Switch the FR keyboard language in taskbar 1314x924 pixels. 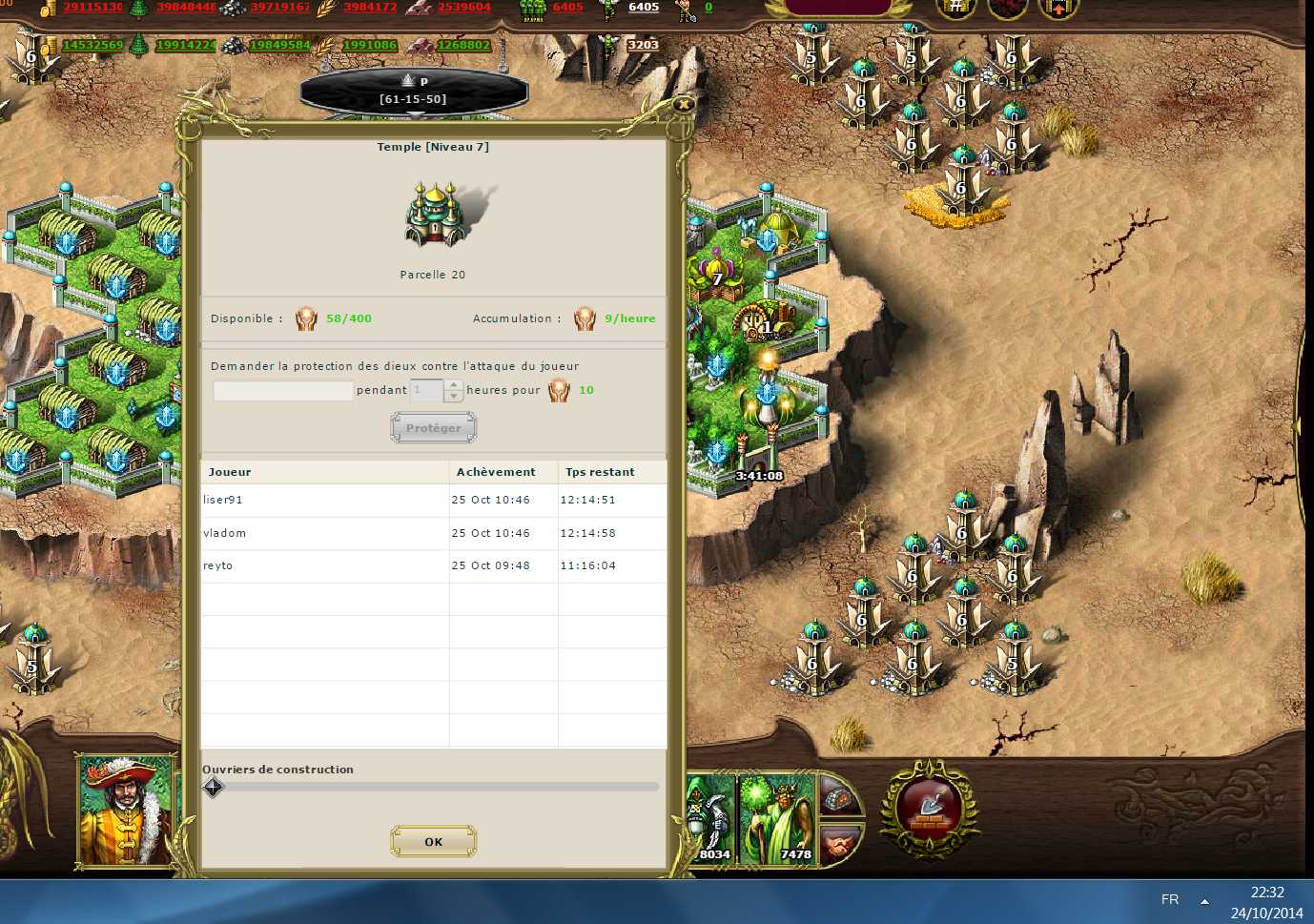(1170, 899)
